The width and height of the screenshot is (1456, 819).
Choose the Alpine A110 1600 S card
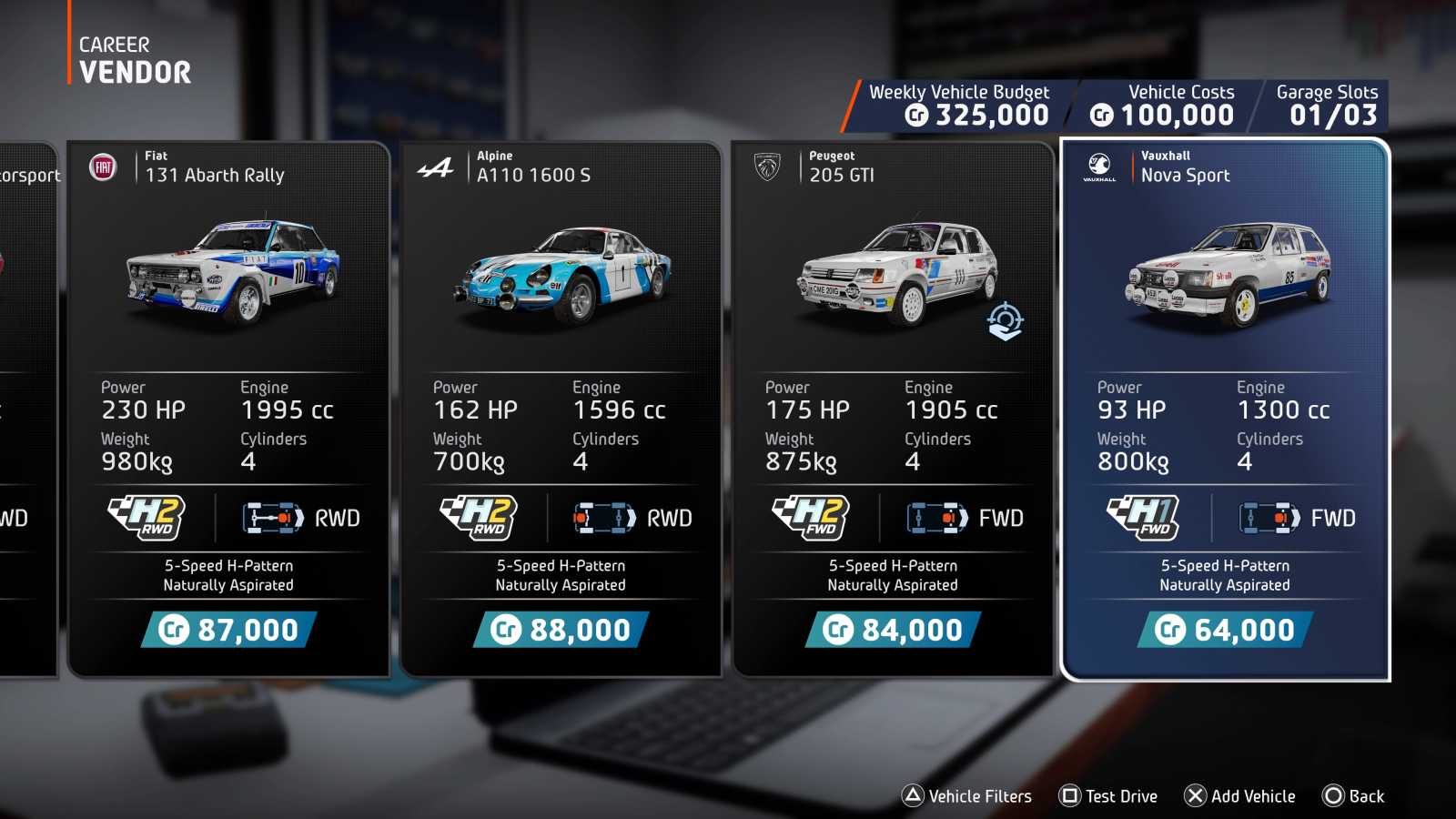pos(561,409)
